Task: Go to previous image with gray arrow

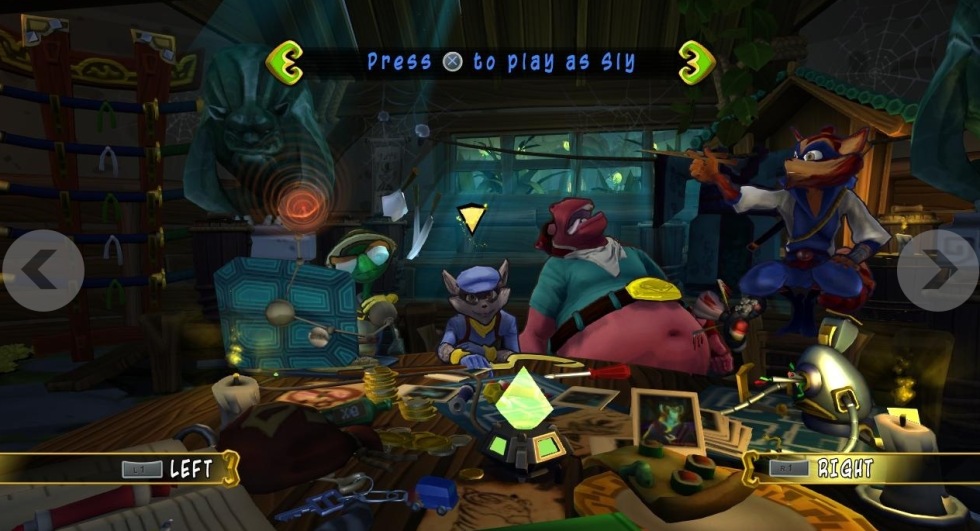Action: [x=42, y=269]
